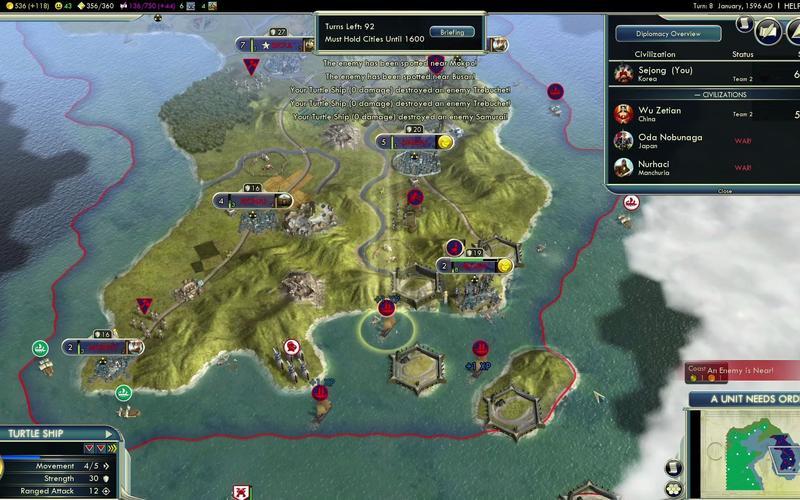This screenshot has width=800, height=500.
Task: Open the population 5 city banner
Action: point(415,142)
